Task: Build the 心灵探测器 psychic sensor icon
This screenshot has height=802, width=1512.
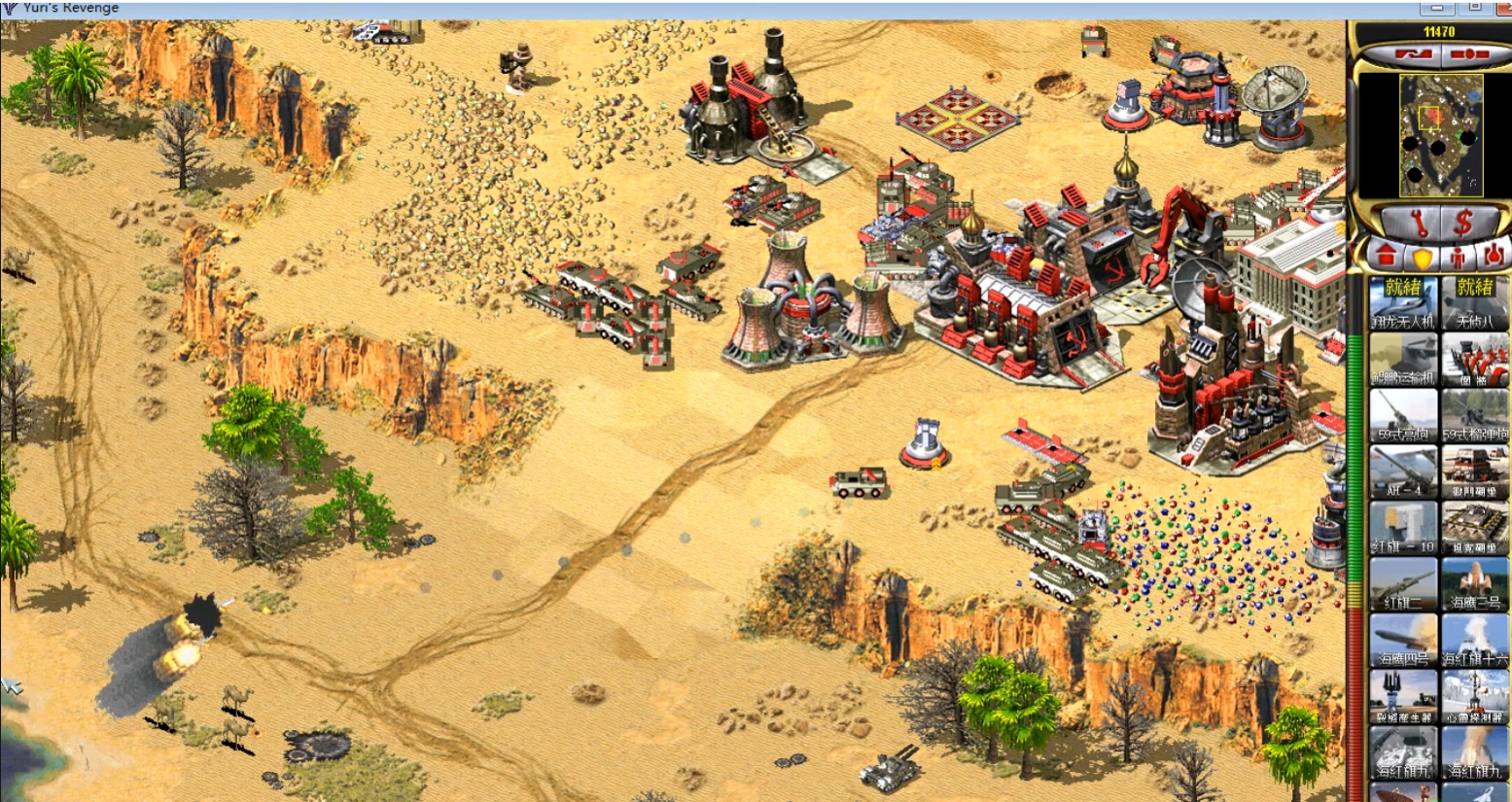Action: [1475, 697]
